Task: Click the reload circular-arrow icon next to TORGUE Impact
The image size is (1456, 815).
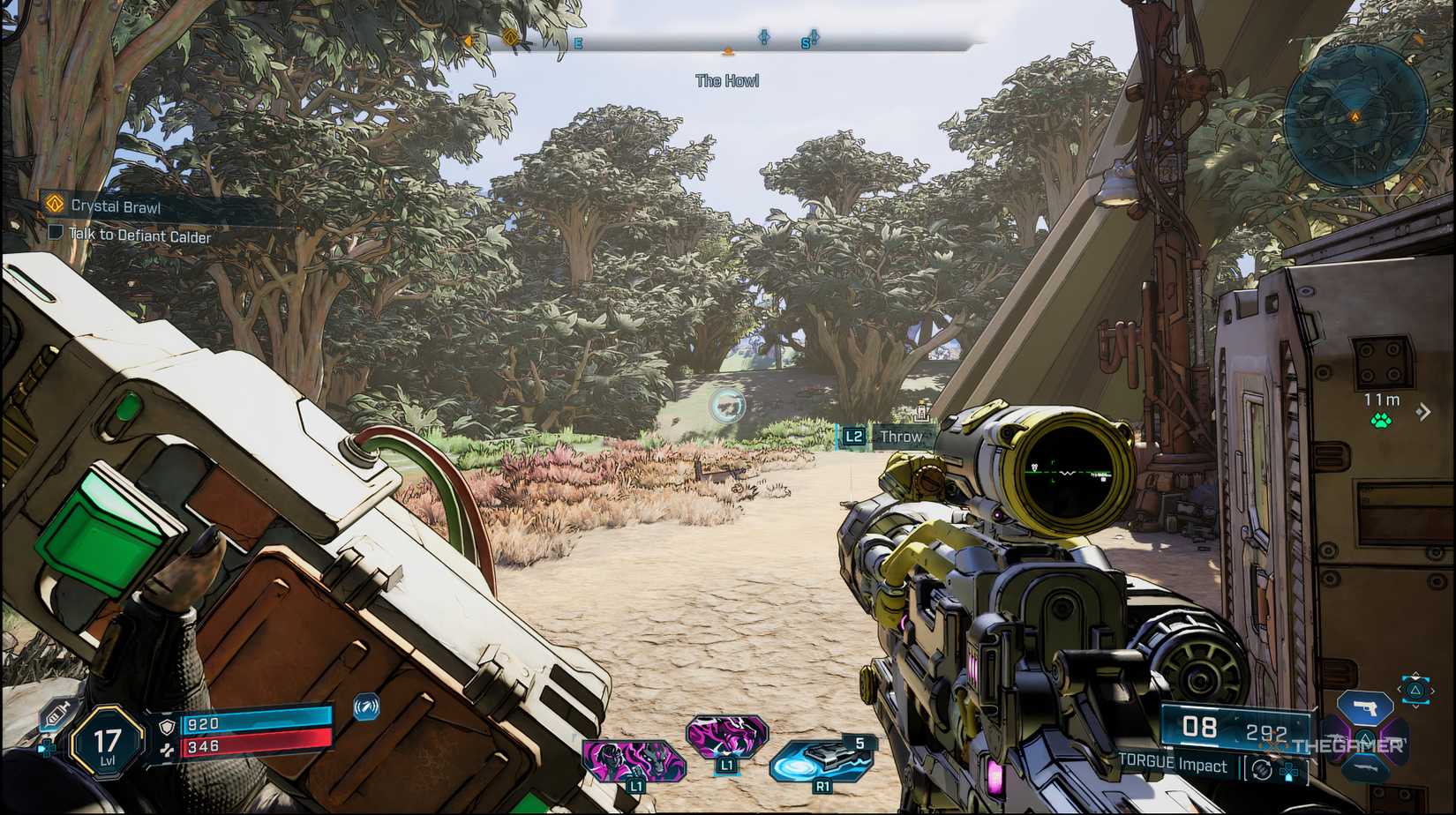Action: click(x=1261, y=770)
